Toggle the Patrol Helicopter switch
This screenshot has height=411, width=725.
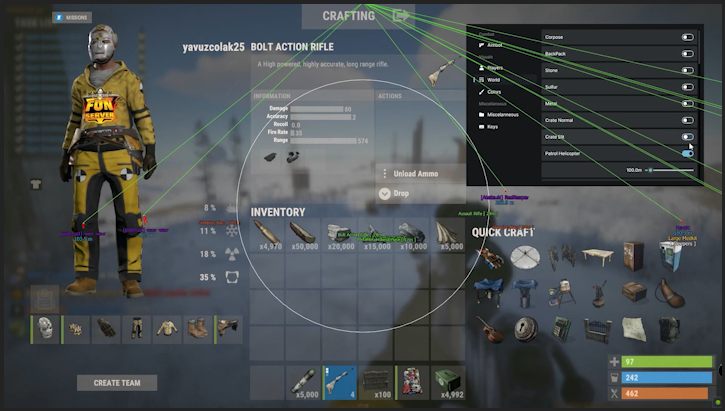(688, 153)
